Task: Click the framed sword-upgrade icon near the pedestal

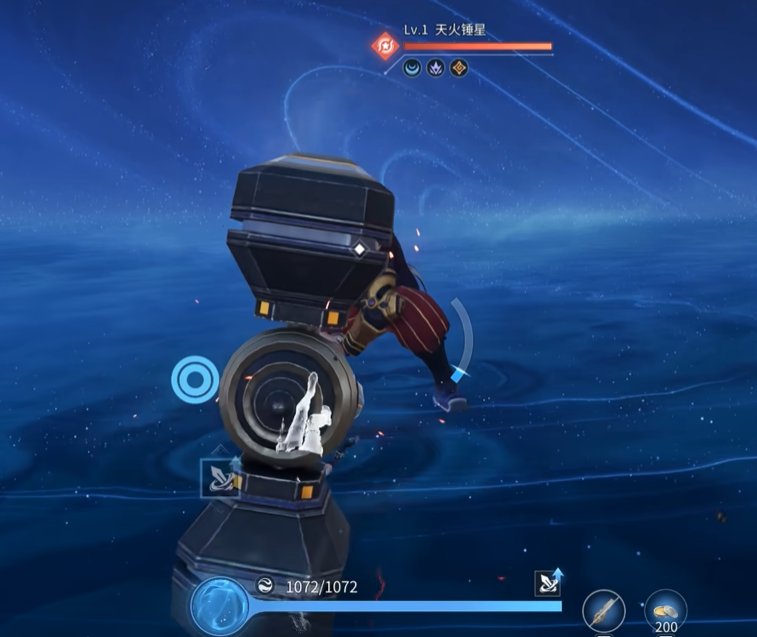Action: point(218,477)
